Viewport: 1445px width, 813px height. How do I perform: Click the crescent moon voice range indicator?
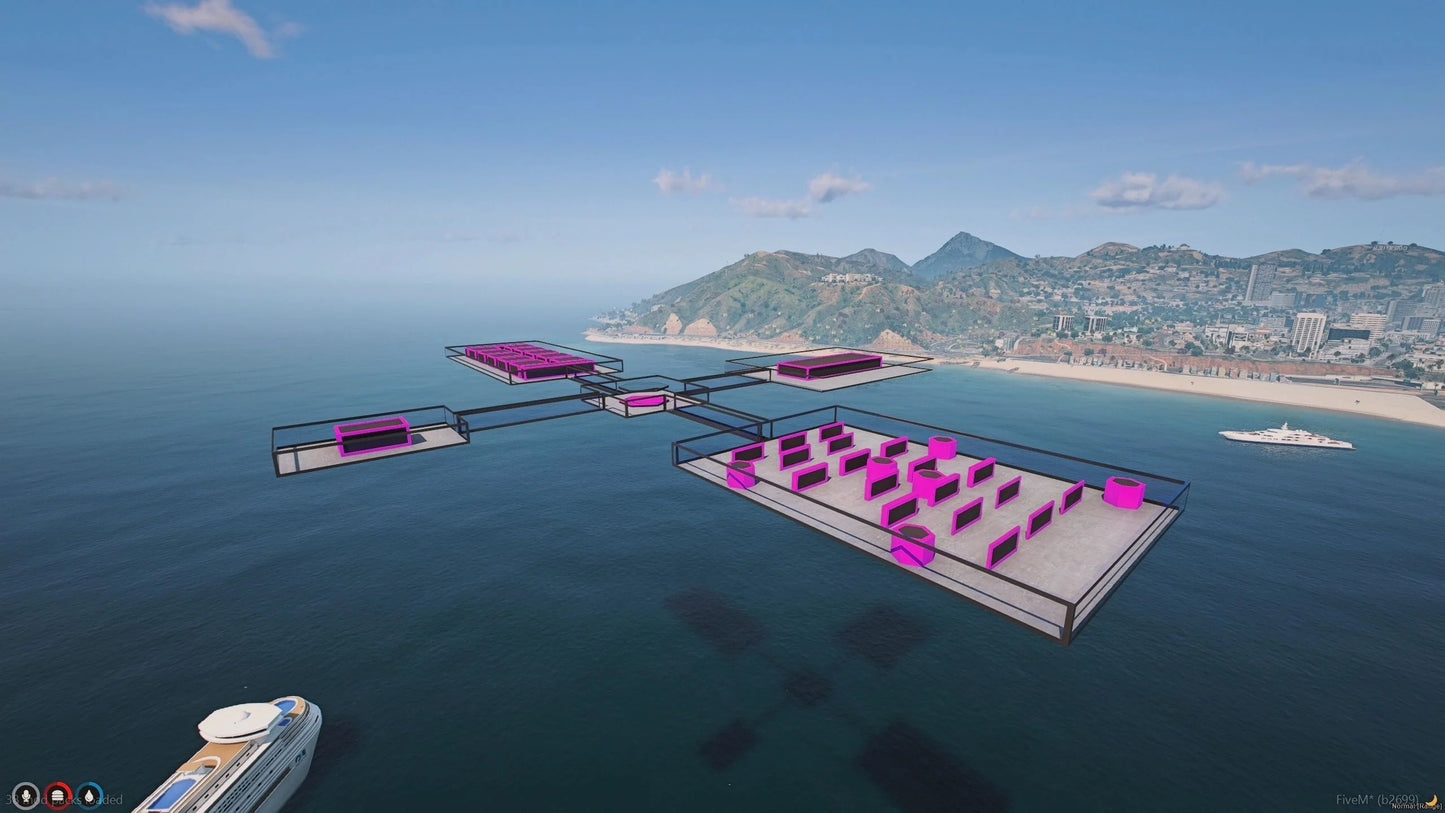(1432, 800)
